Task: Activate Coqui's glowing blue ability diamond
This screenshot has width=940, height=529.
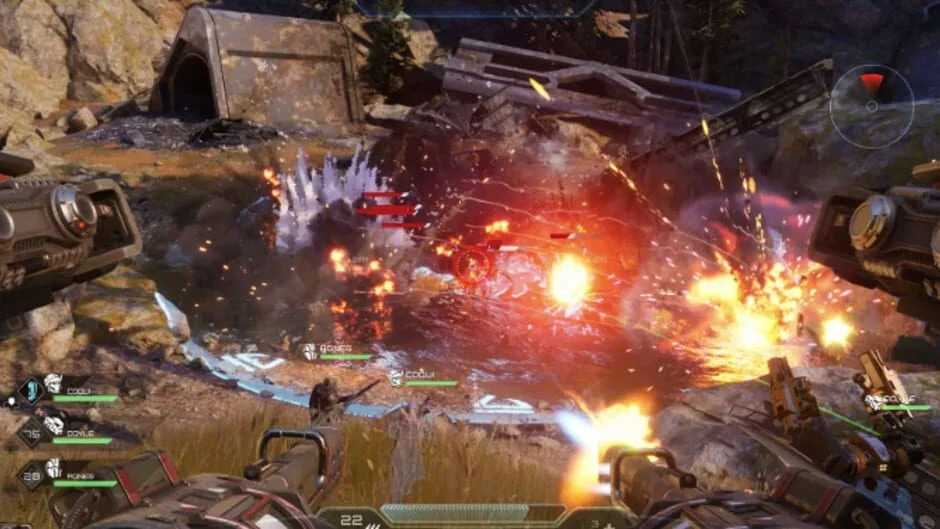Action: [30, 390]
